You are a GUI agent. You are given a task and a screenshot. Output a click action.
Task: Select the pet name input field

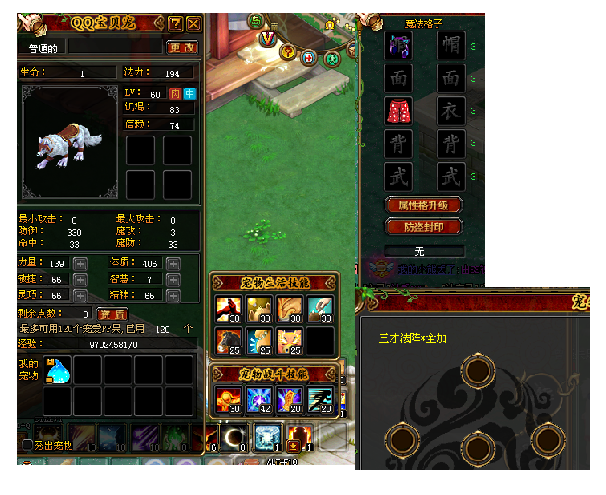click(x=113, y=47)
